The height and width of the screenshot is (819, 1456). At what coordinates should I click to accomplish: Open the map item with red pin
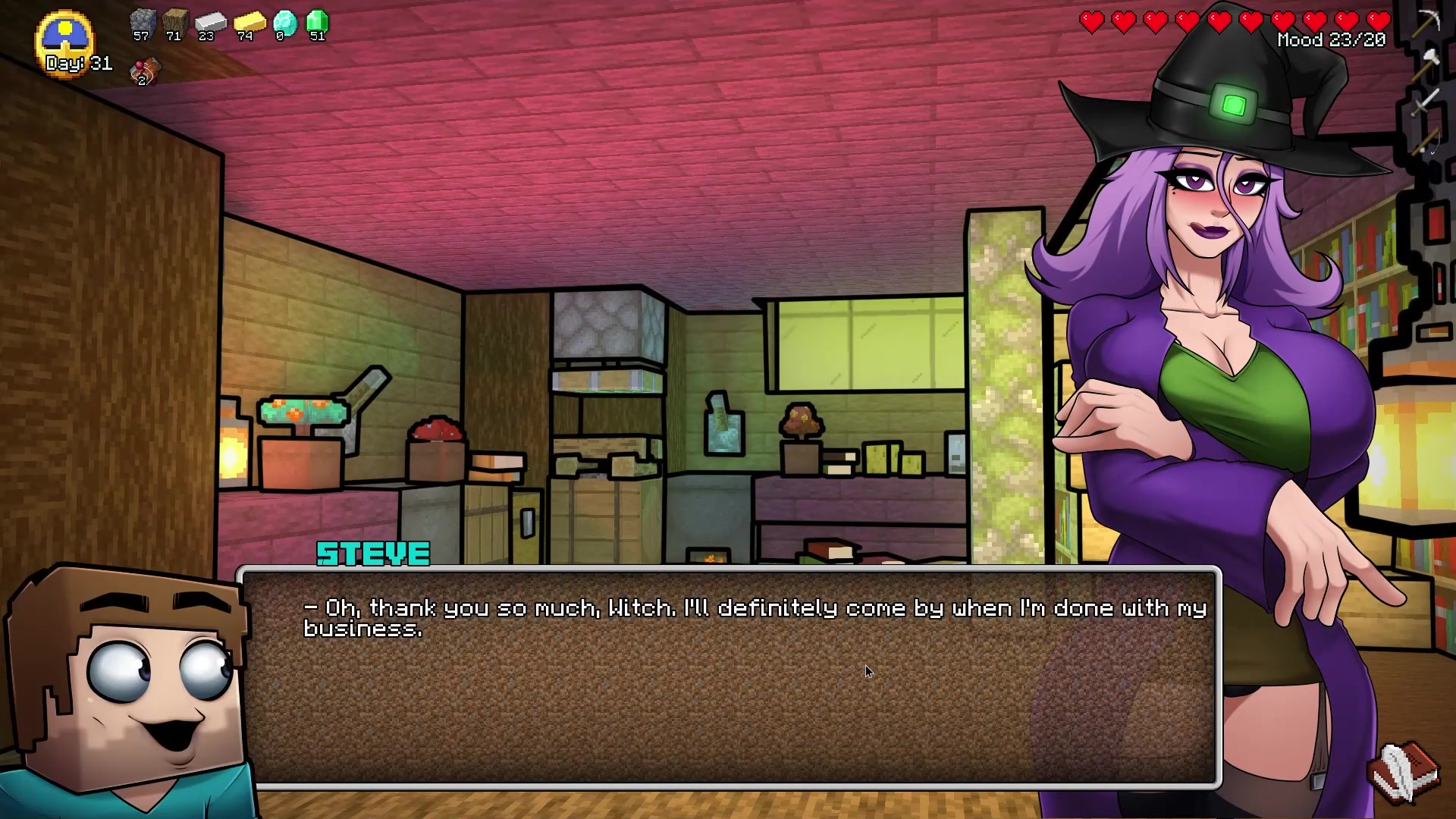(x=145, y=71)
